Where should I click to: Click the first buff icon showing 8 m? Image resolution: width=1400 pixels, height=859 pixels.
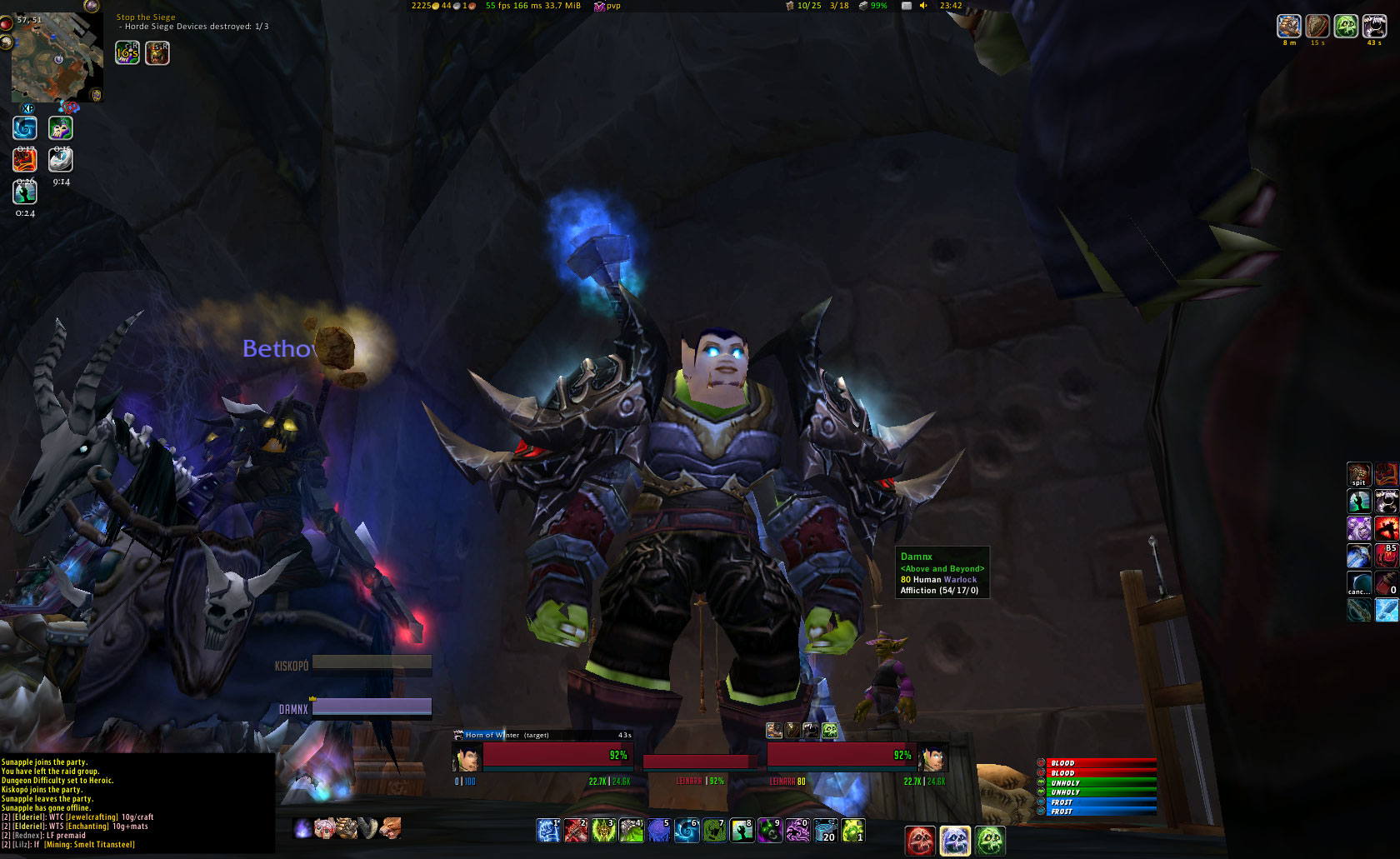(1288, 27)
